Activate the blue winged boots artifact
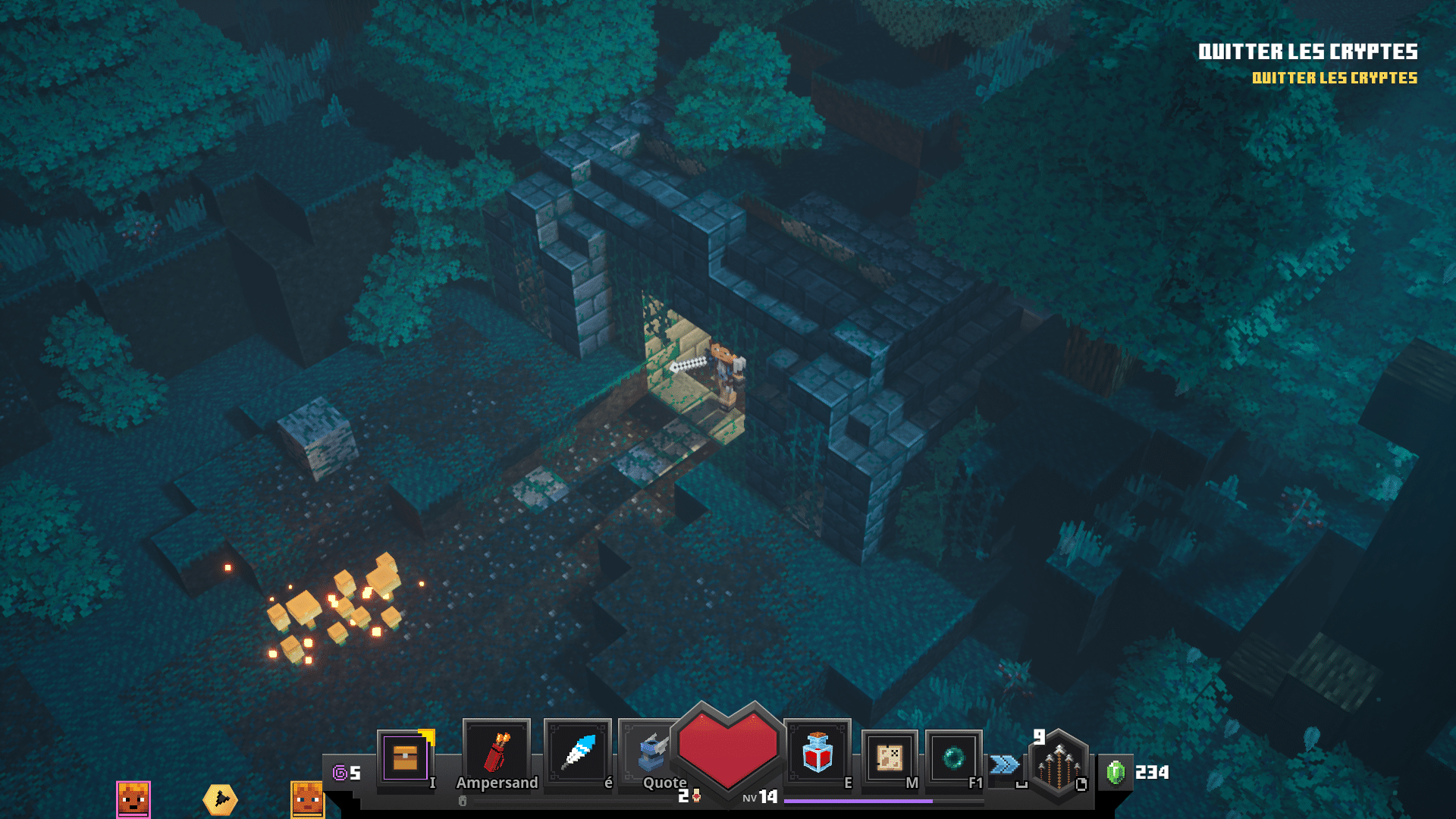Viewport: 1456px width, 819px height. (x=651, y=752)
